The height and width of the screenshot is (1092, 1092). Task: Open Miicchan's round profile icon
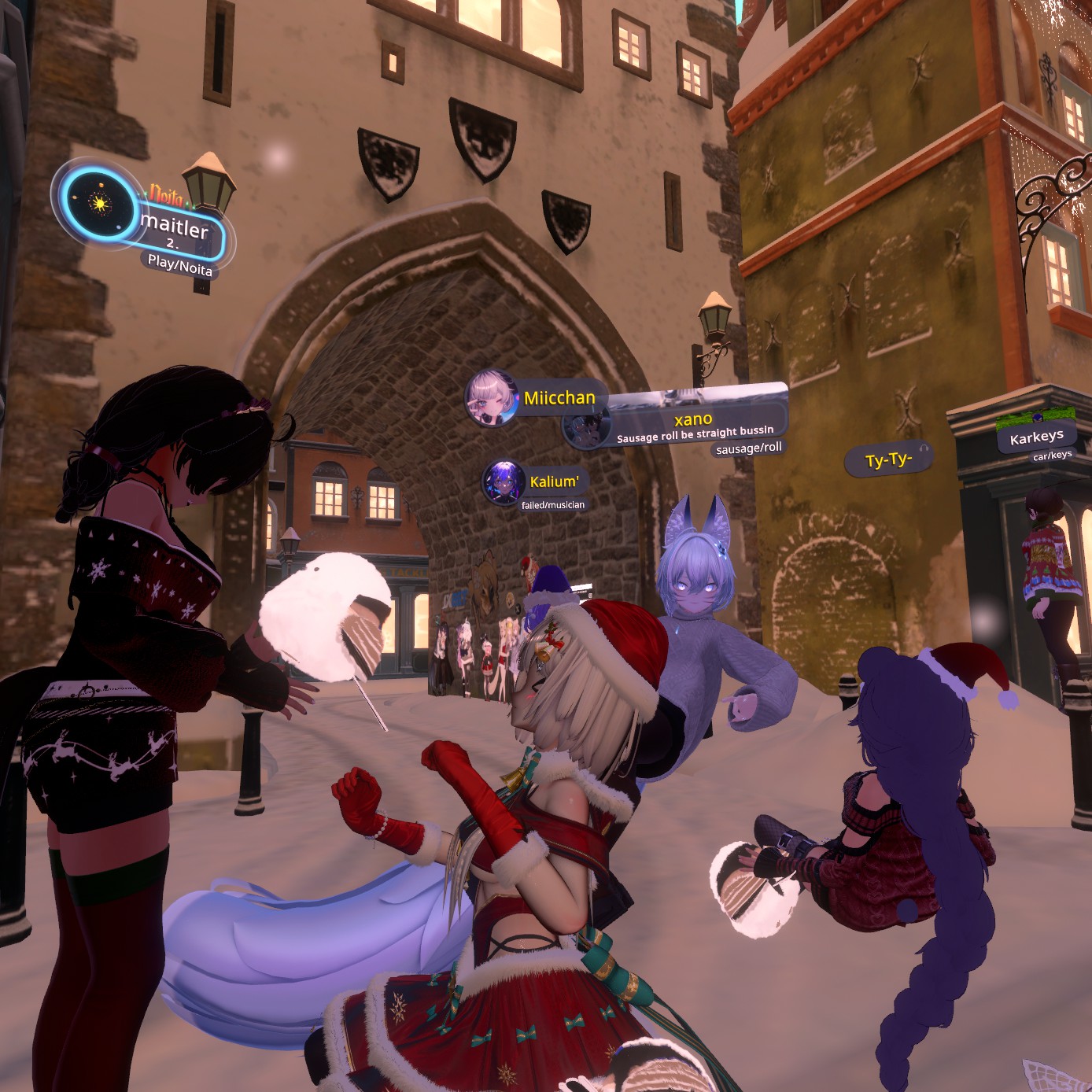(x=492, y=398)
